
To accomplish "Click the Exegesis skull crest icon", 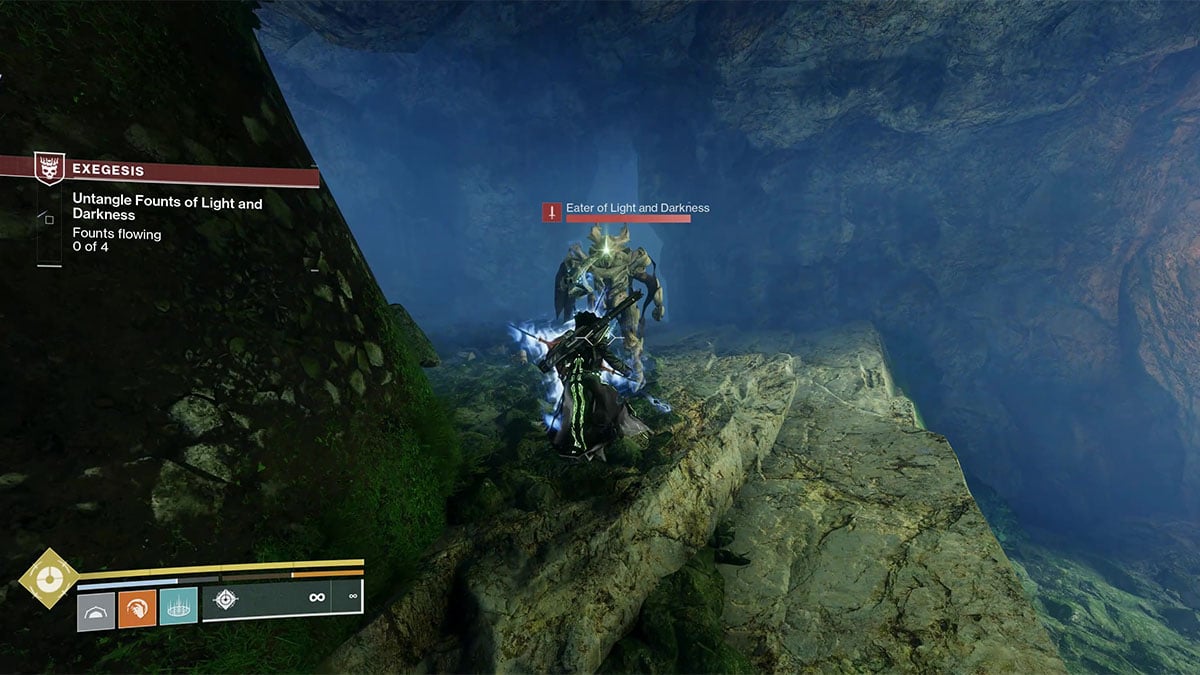I will tap(50, 168).
